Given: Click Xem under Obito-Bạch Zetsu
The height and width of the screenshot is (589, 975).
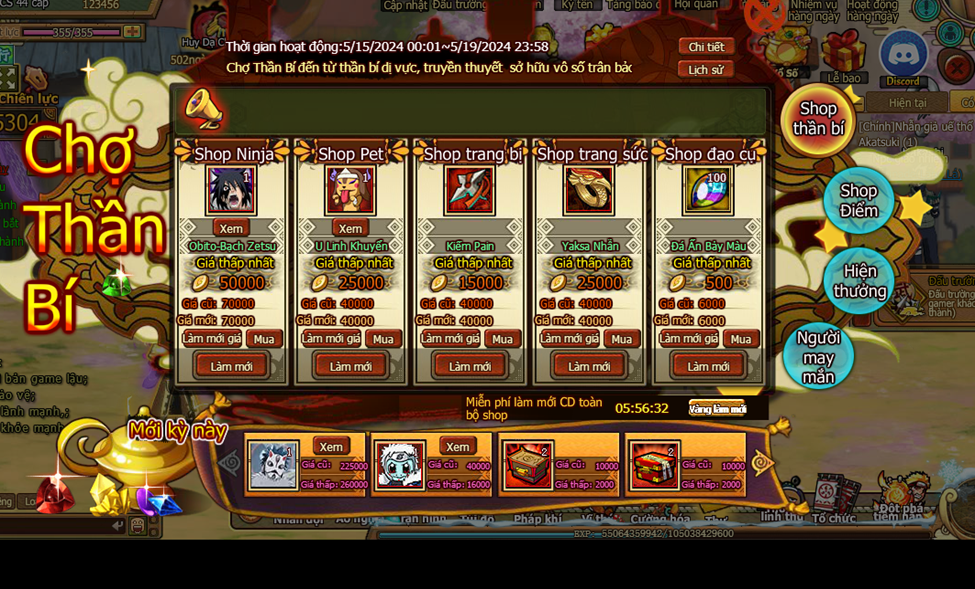Looking at the screenshot, I should [231, 228].
